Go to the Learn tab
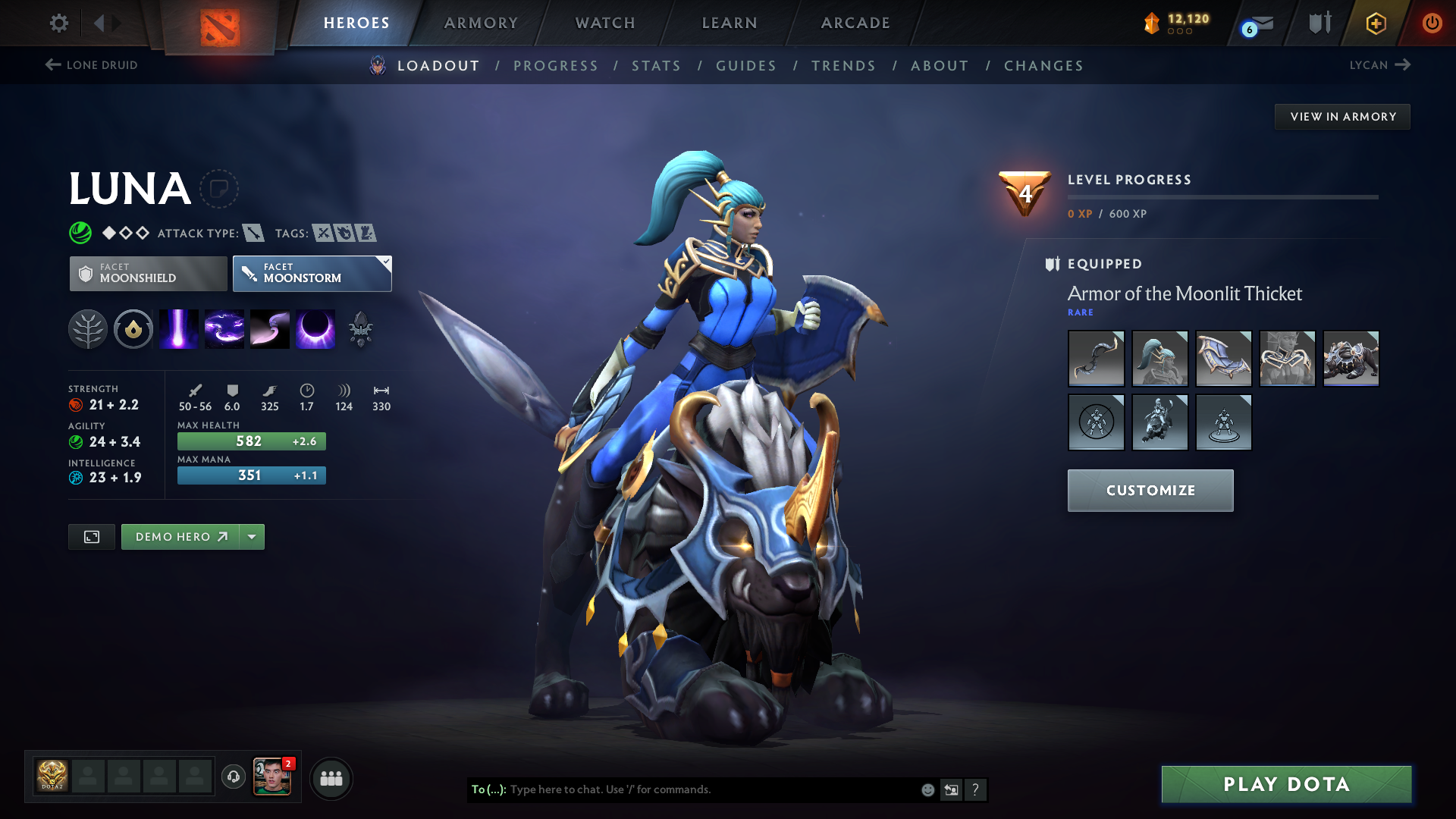The width and height of the screenshot is (1456, 819). [x=730, y=23]
